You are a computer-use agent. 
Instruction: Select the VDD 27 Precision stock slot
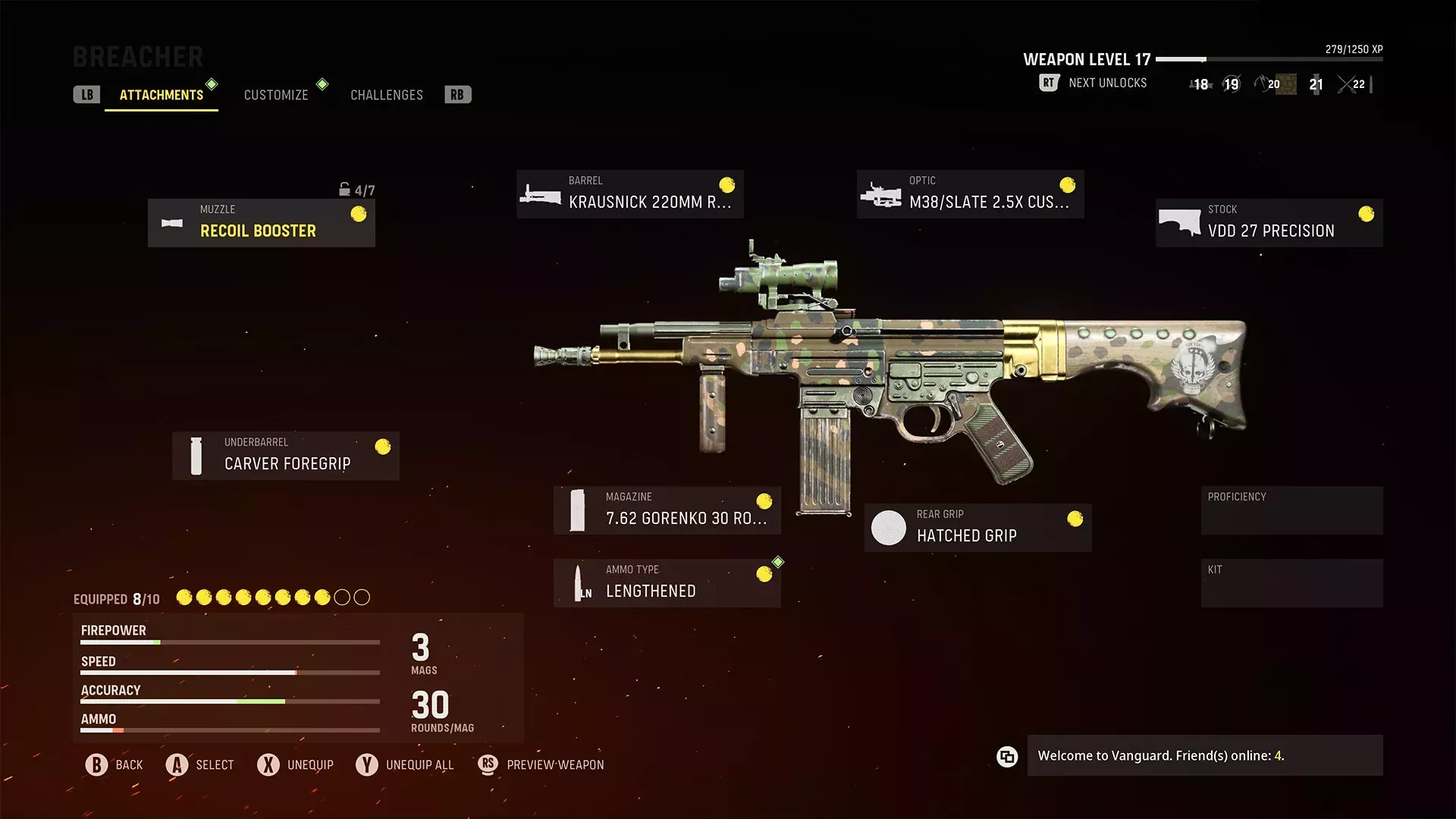click(x=1269, y=223)
